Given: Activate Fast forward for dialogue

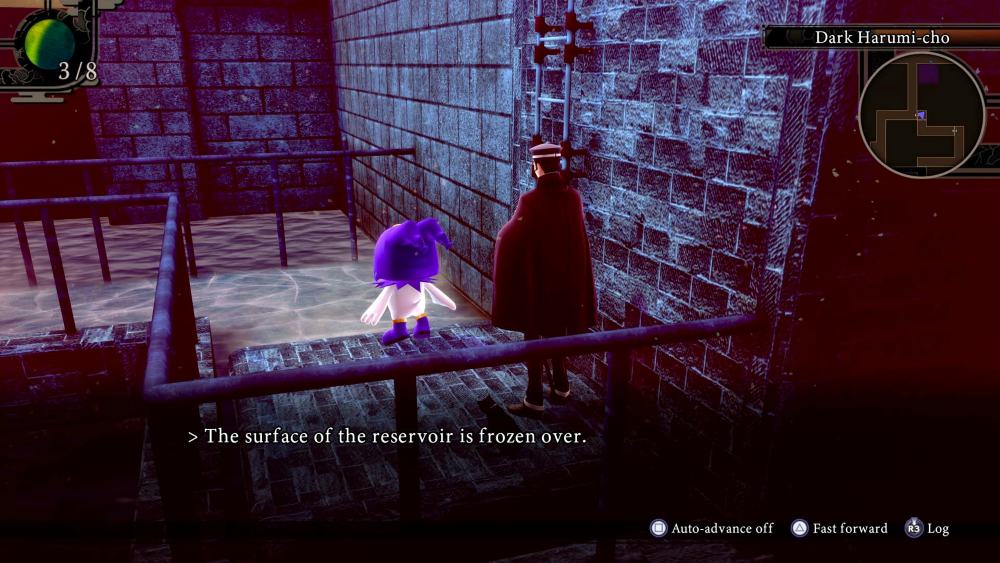Looking at the screenshot, I should point(840,528).
